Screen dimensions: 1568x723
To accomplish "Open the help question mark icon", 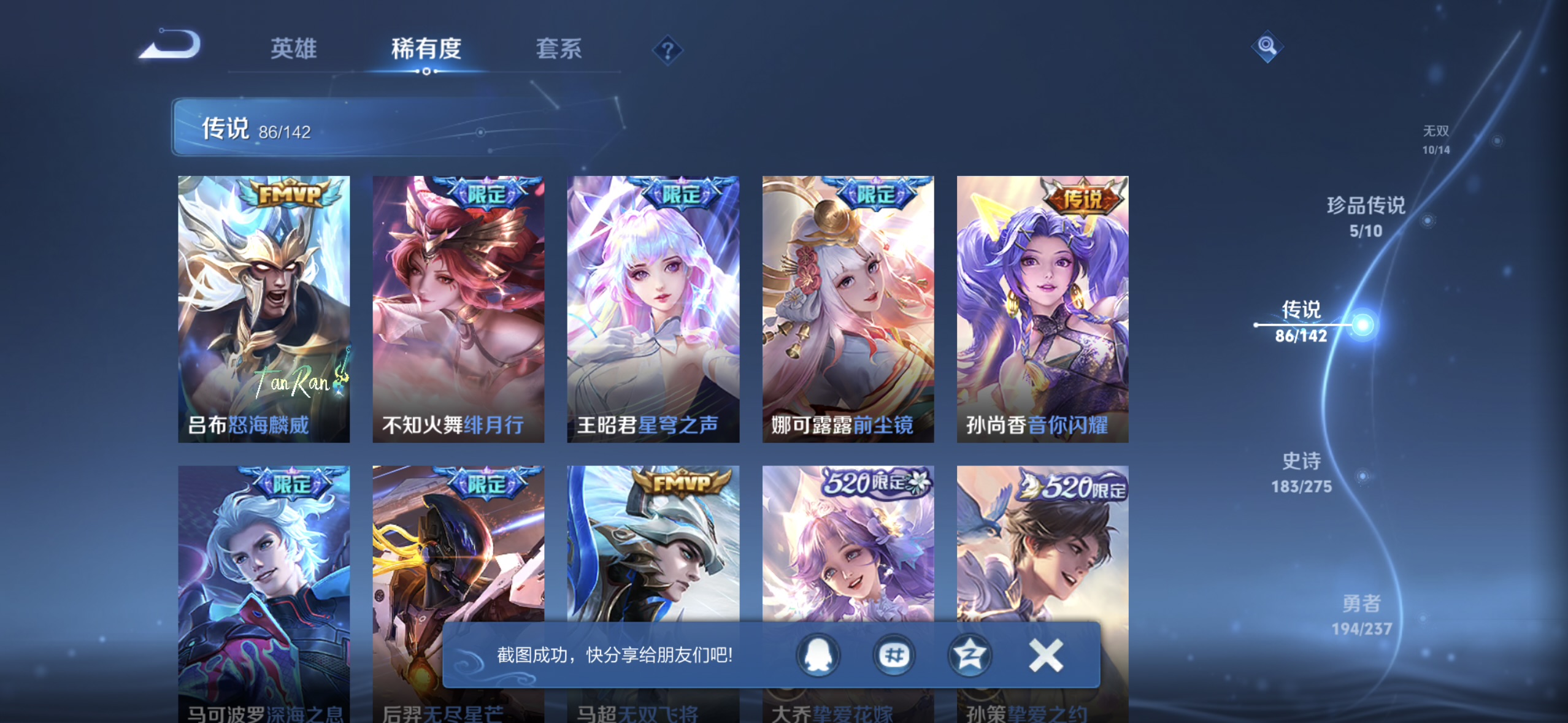I will [x=667, y=50].
